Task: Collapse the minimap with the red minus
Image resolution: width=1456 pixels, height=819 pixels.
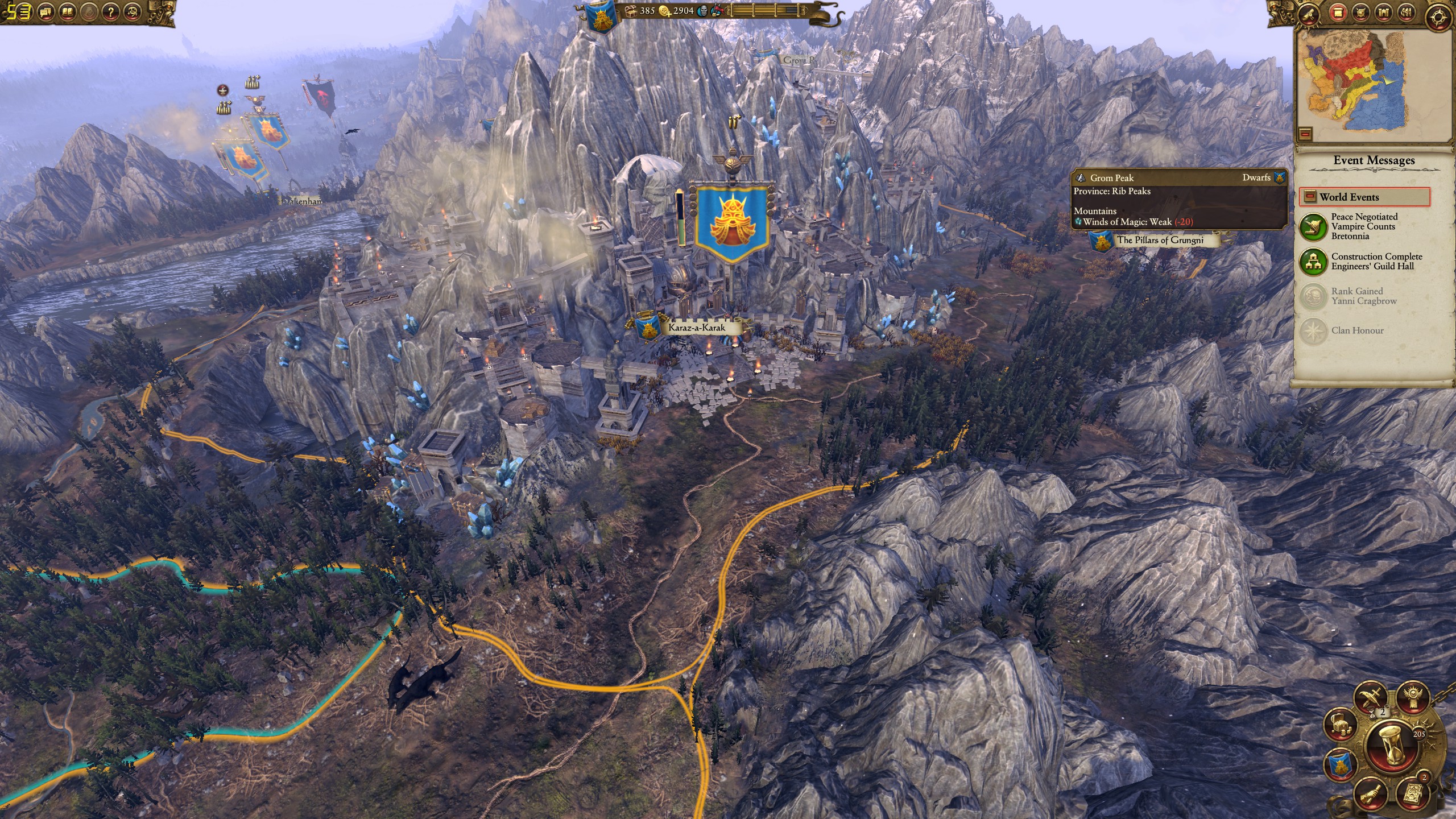Action: click(1305, 134)
